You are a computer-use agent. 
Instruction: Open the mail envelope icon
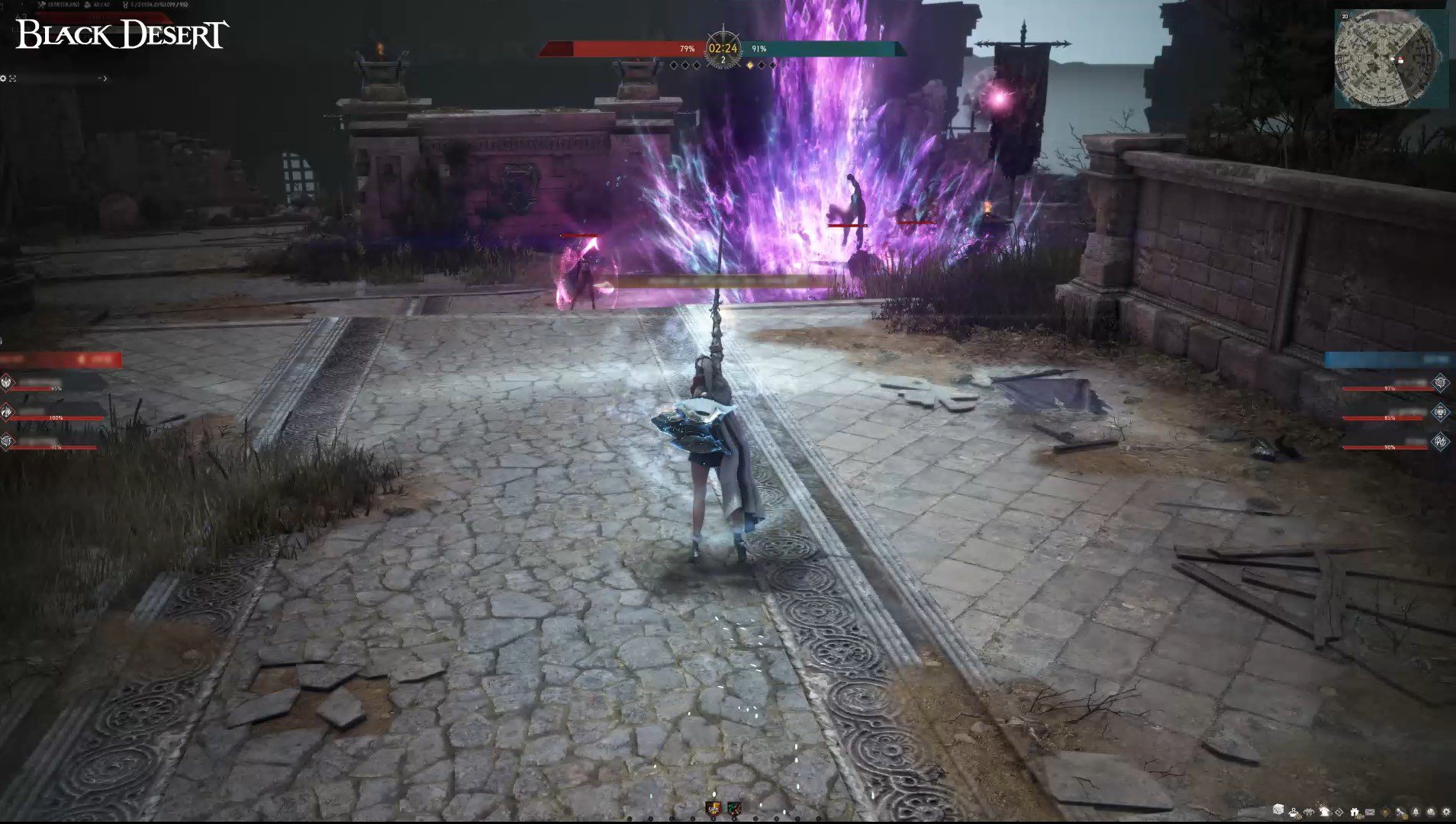[1370, 812]
